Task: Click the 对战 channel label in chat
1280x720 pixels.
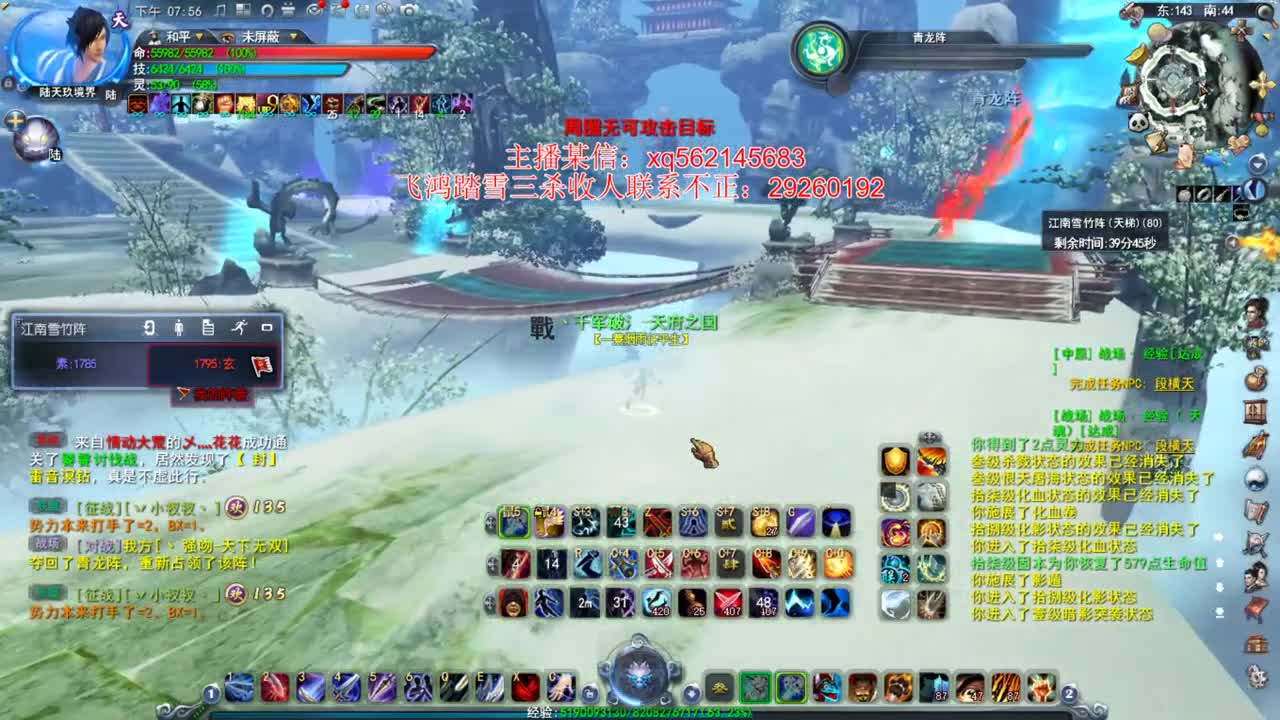Action: click(98, 546)
